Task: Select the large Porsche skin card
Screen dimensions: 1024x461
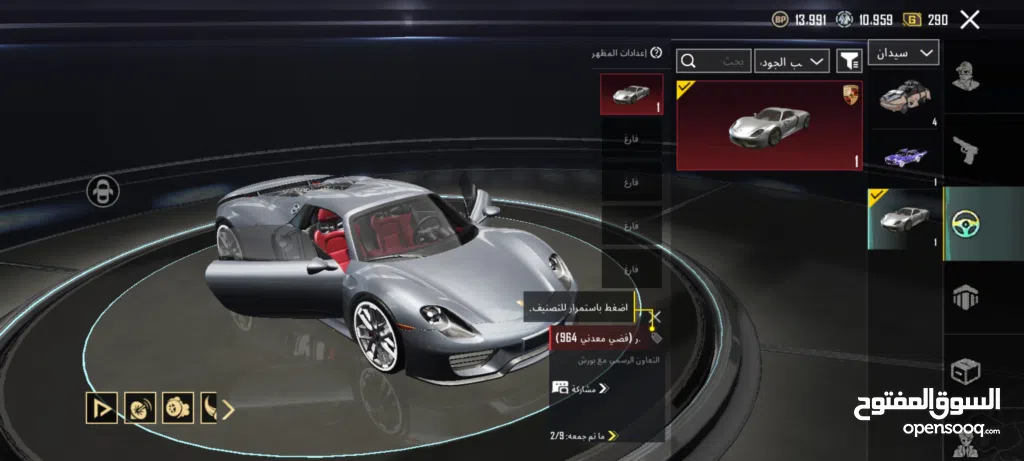Action: 769,126
